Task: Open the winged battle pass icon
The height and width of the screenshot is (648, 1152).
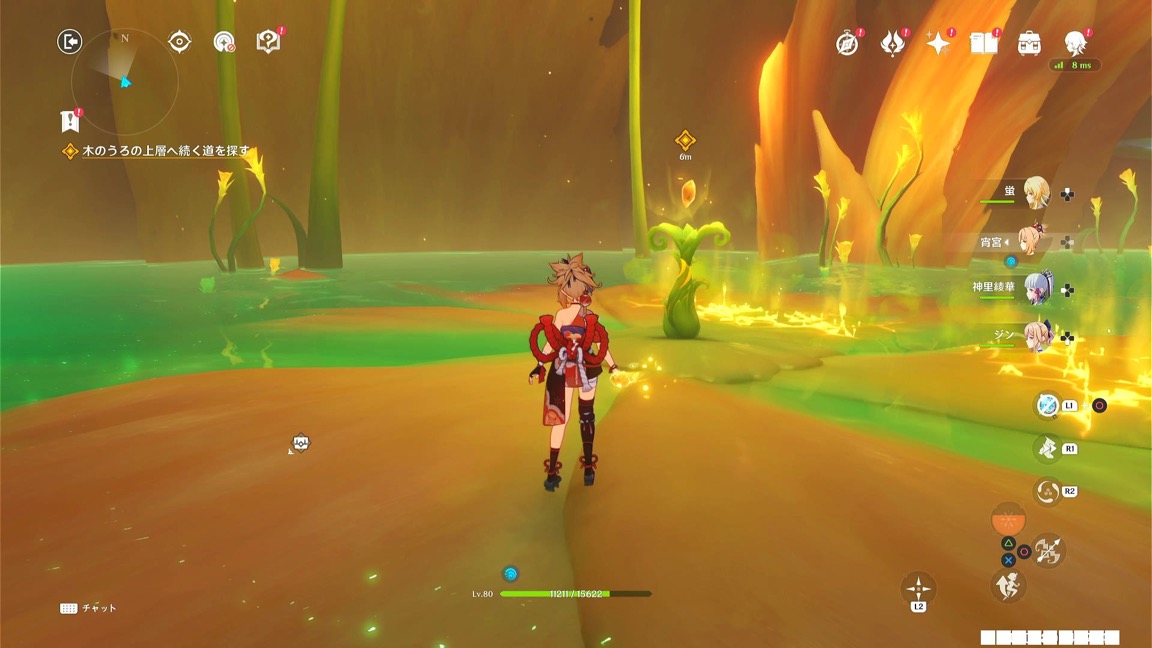Action: (892, 44)
